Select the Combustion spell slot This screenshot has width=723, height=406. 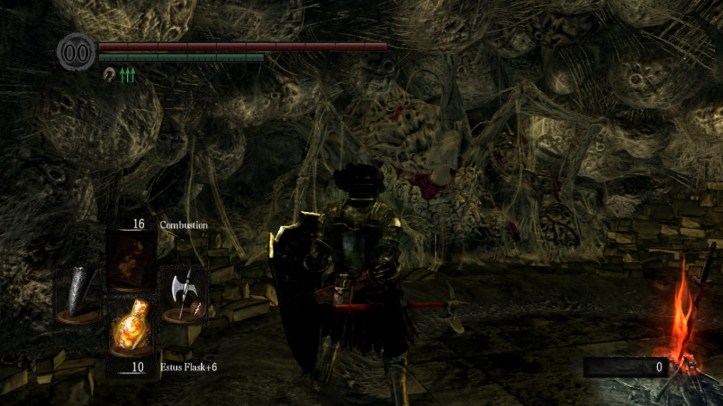coord(132,259)
